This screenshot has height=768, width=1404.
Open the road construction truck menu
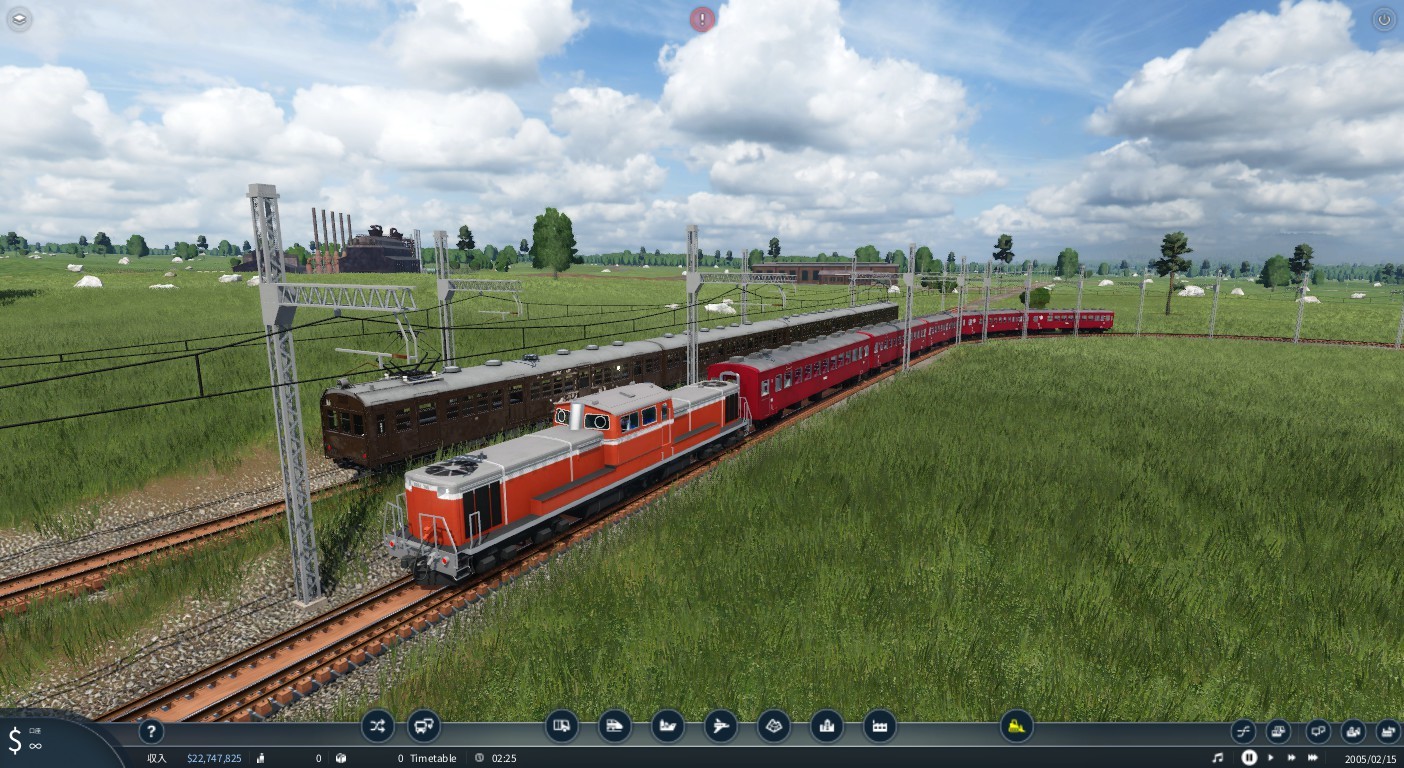pos(562,725)
